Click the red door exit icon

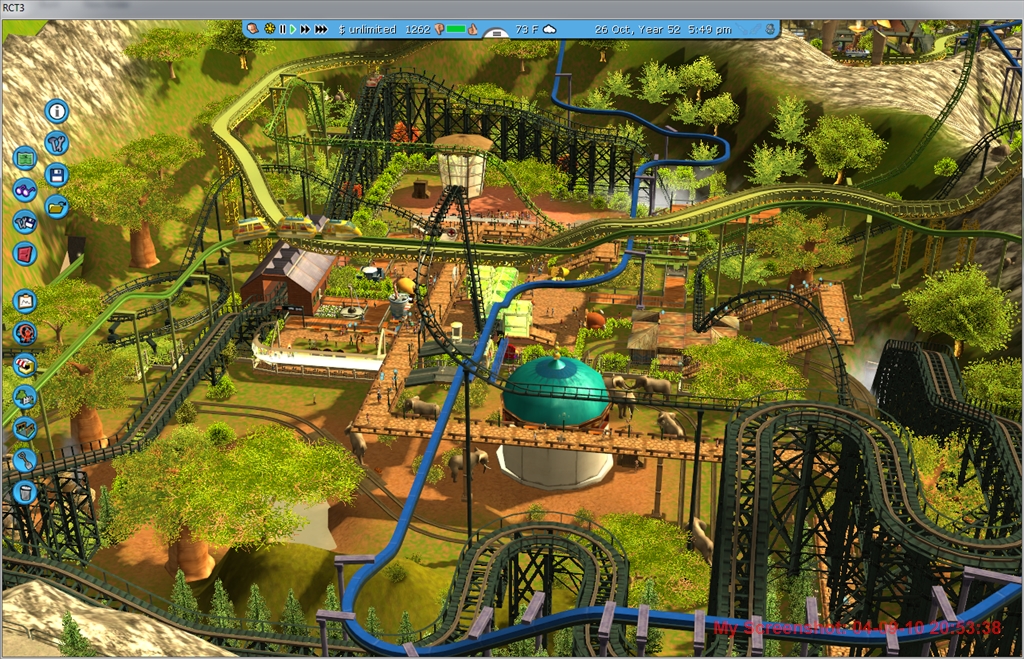coord(25,254)
